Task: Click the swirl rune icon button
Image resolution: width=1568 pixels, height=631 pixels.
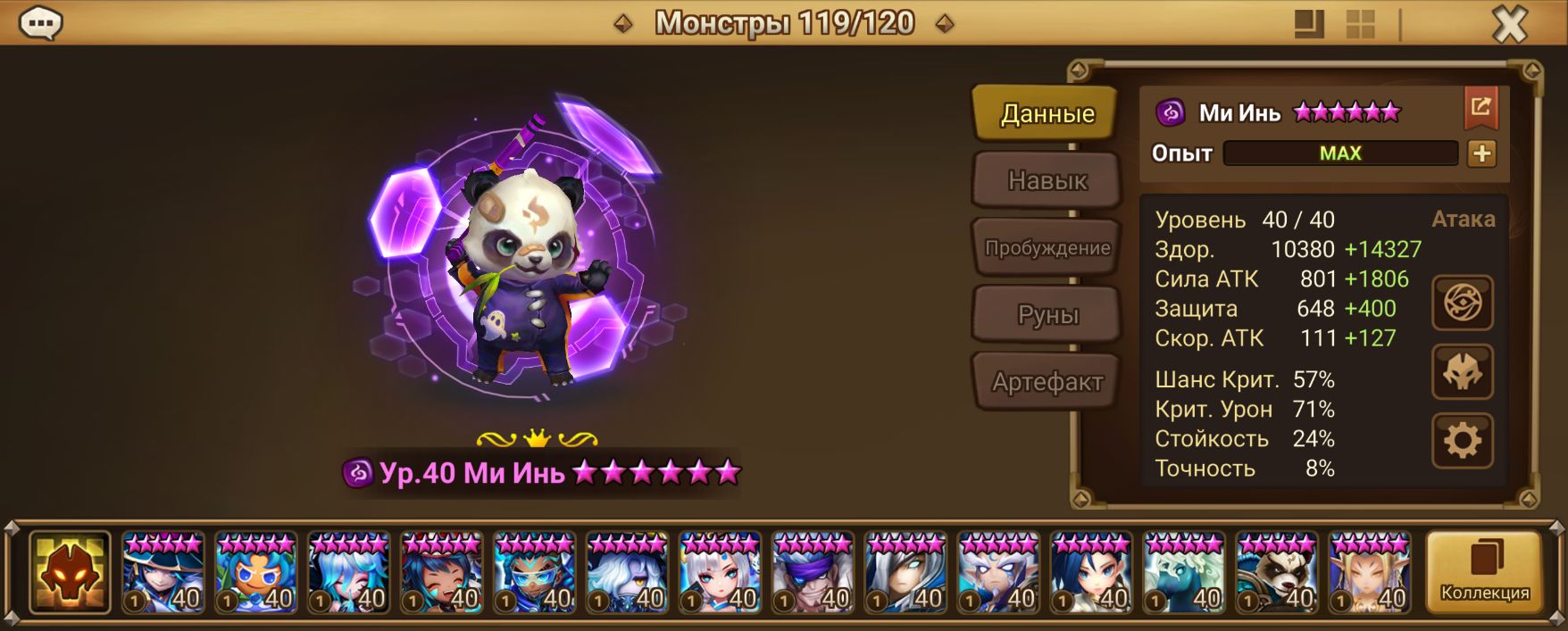Action: (1462, 303)
